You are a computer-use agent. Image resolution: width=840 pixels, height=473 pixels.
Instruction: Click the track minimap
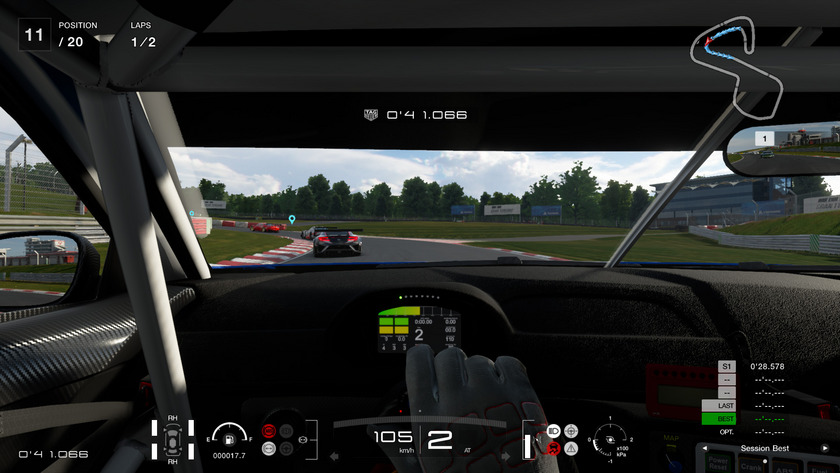tap(743, 62)
